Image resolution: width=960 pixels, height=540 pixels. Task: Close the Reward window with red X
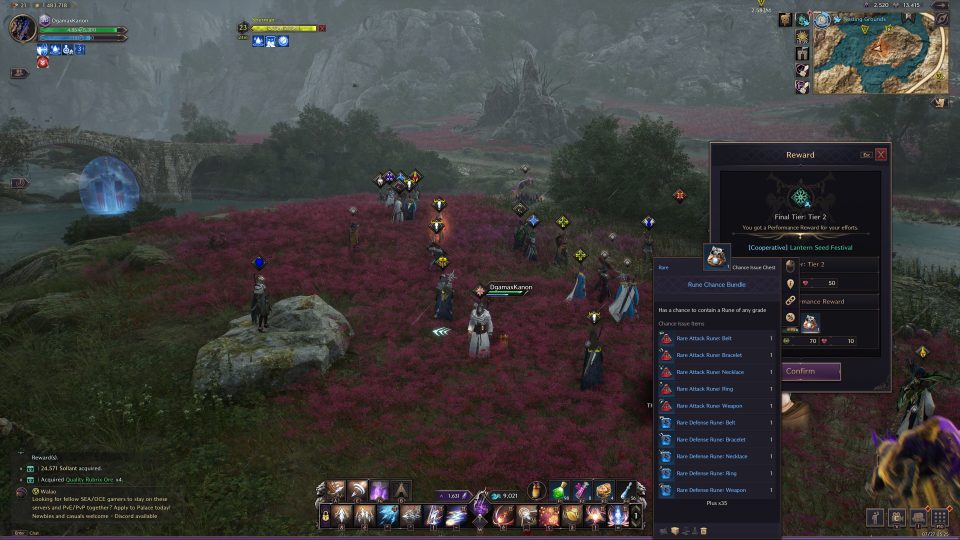pos(881,155)
